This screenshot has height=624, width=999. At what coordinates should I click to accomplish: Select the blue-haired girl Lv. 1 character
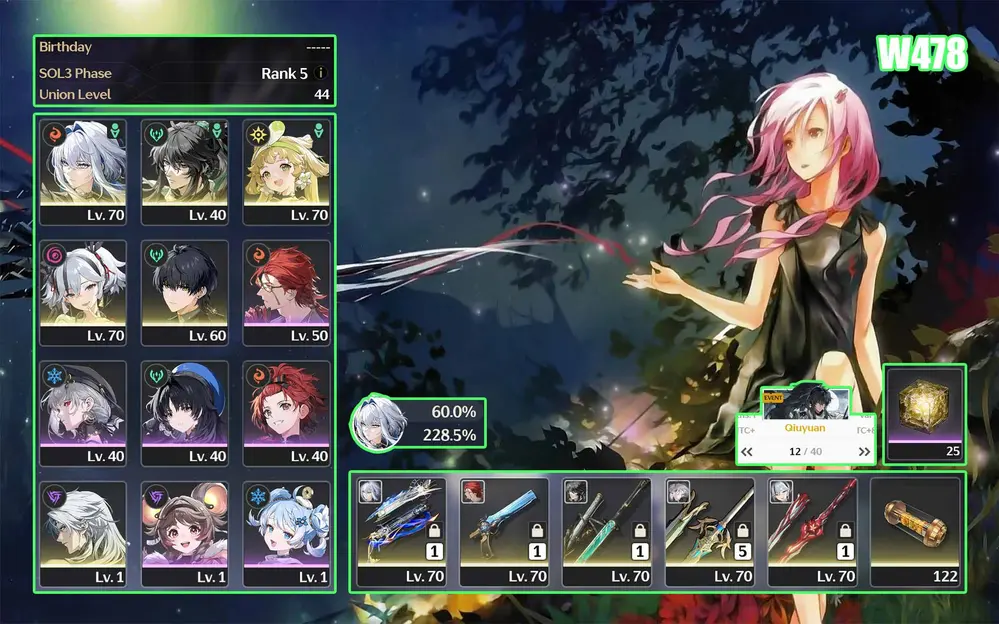(285, 533)
